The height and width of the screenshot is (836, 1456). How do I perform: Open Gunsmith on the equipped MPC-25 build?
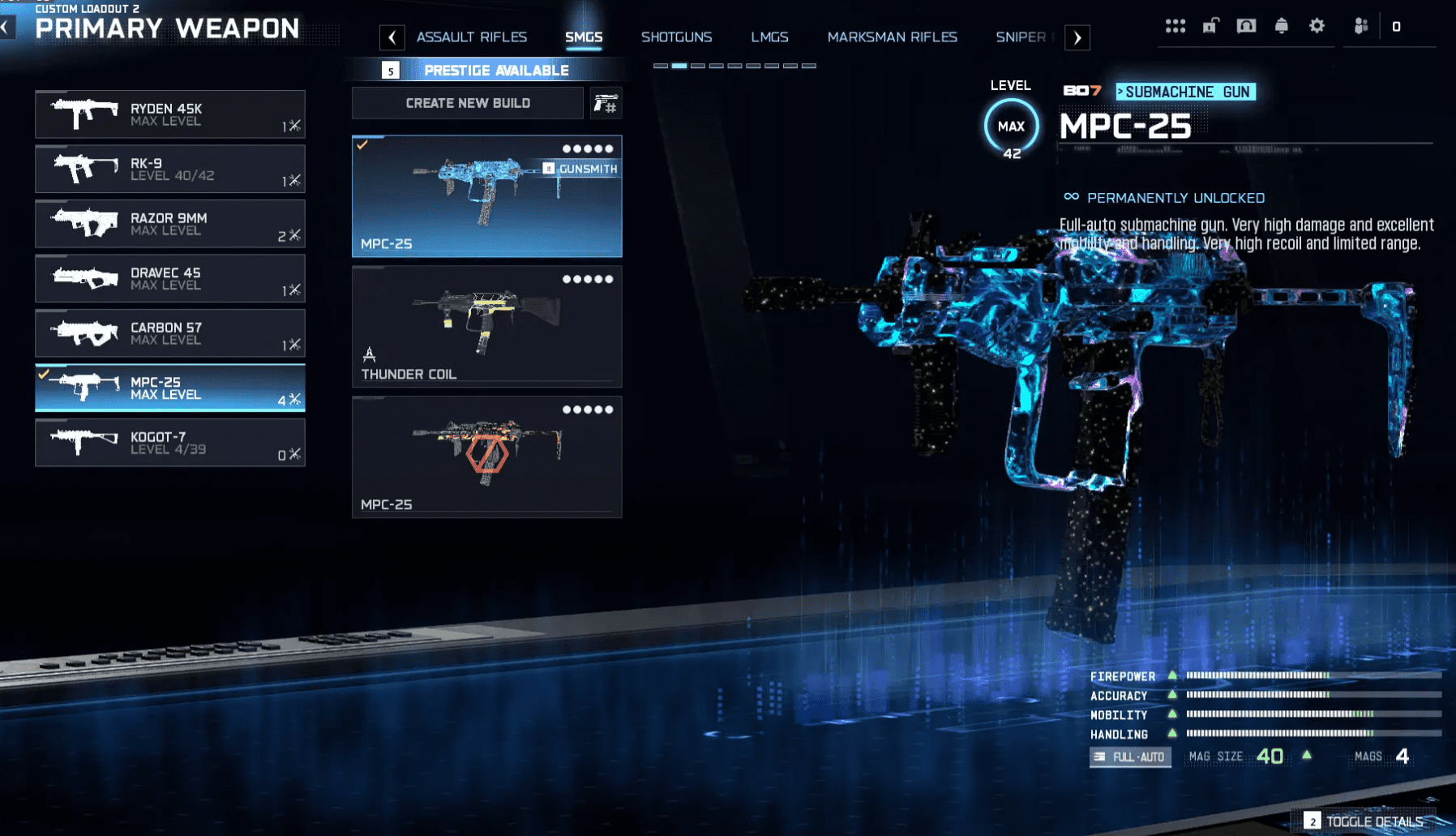[582, 169]
